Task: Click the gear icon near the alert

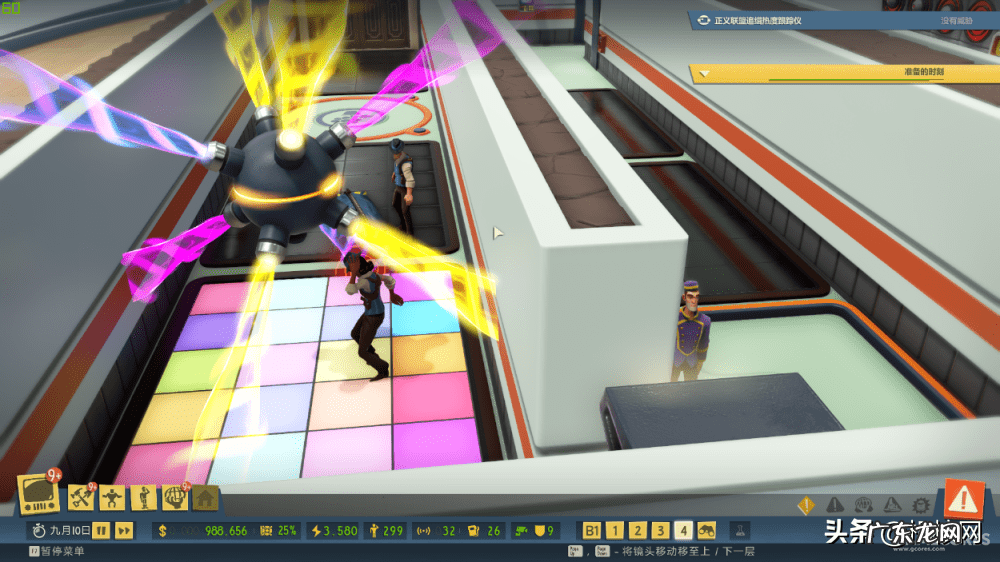Action: click(x=921, y=506)
